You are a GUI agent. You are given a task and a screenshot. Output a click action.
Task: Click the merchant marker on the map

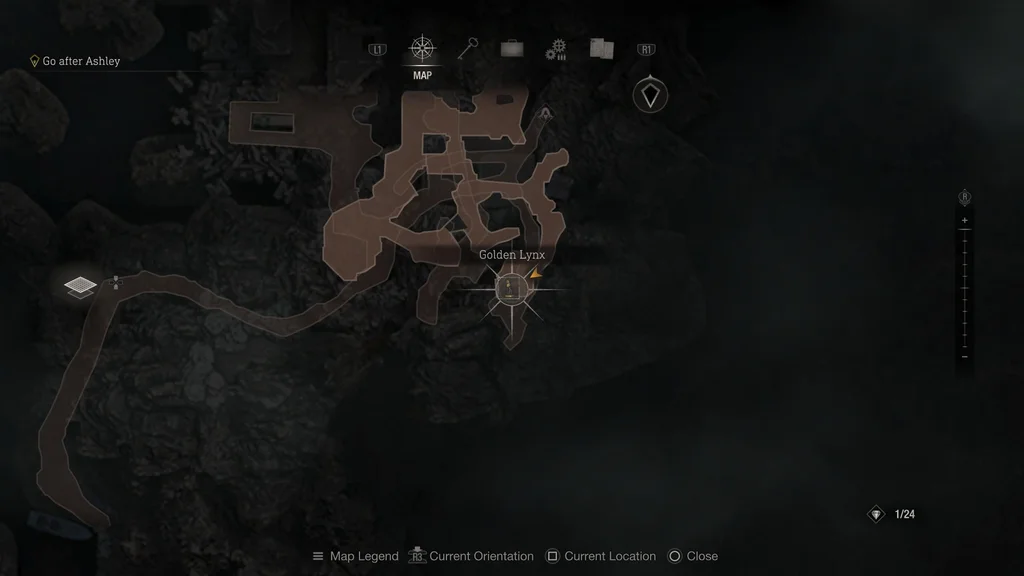tap(545, 115)
